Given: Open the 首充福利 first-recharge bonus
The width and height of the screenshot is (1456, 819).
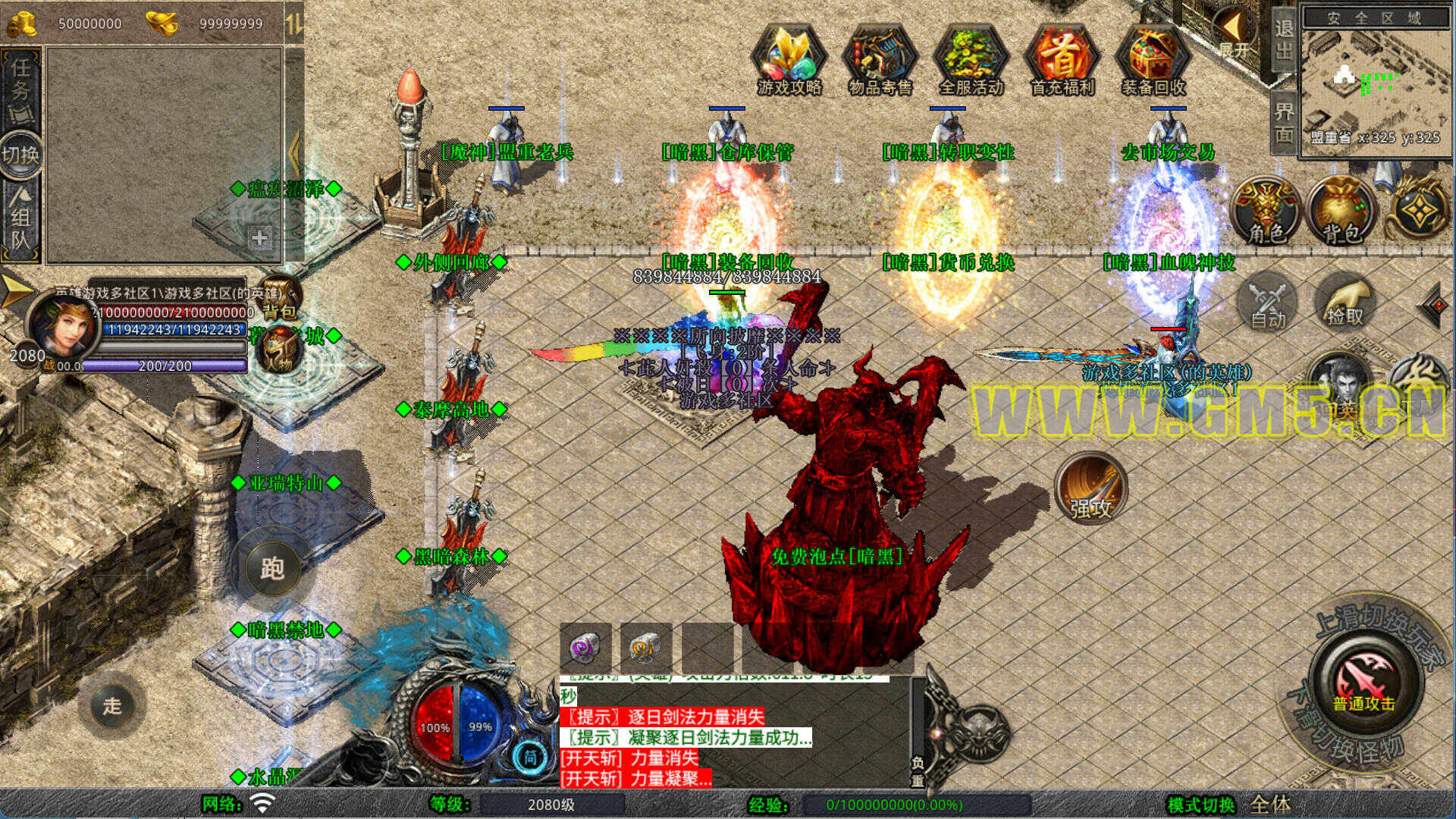Looking at the screenshot, I should [1062, 61].
